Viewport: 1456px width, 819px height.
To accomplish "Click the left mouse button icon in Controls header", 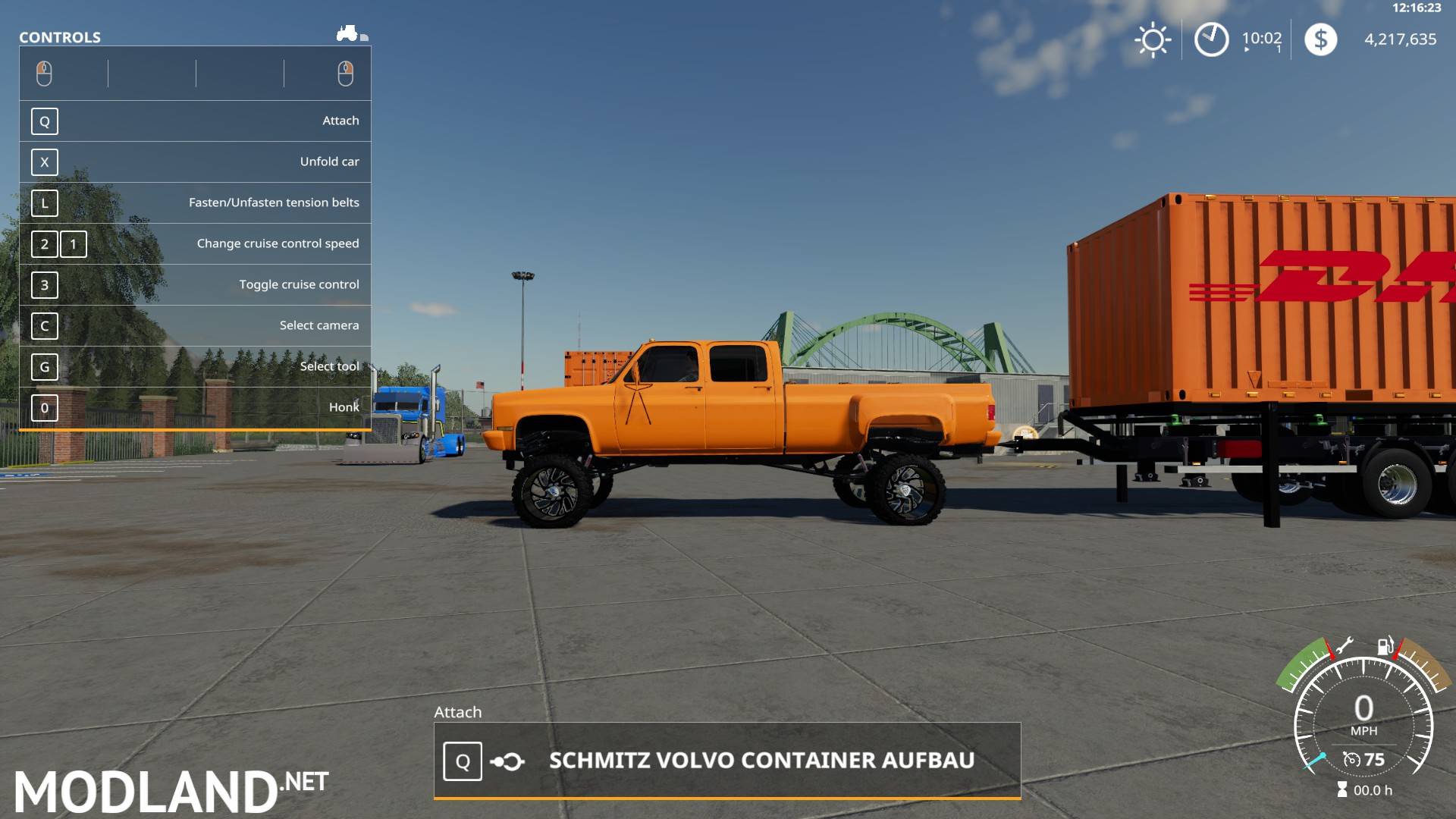I will click(45, 72).
